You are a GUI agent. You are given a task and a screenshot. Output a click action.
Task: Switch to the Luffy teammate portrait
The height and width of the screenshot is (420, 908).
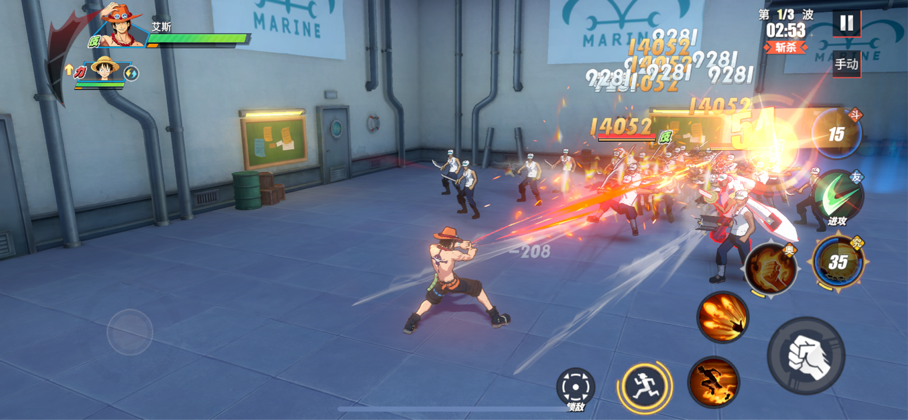point(104,71)
